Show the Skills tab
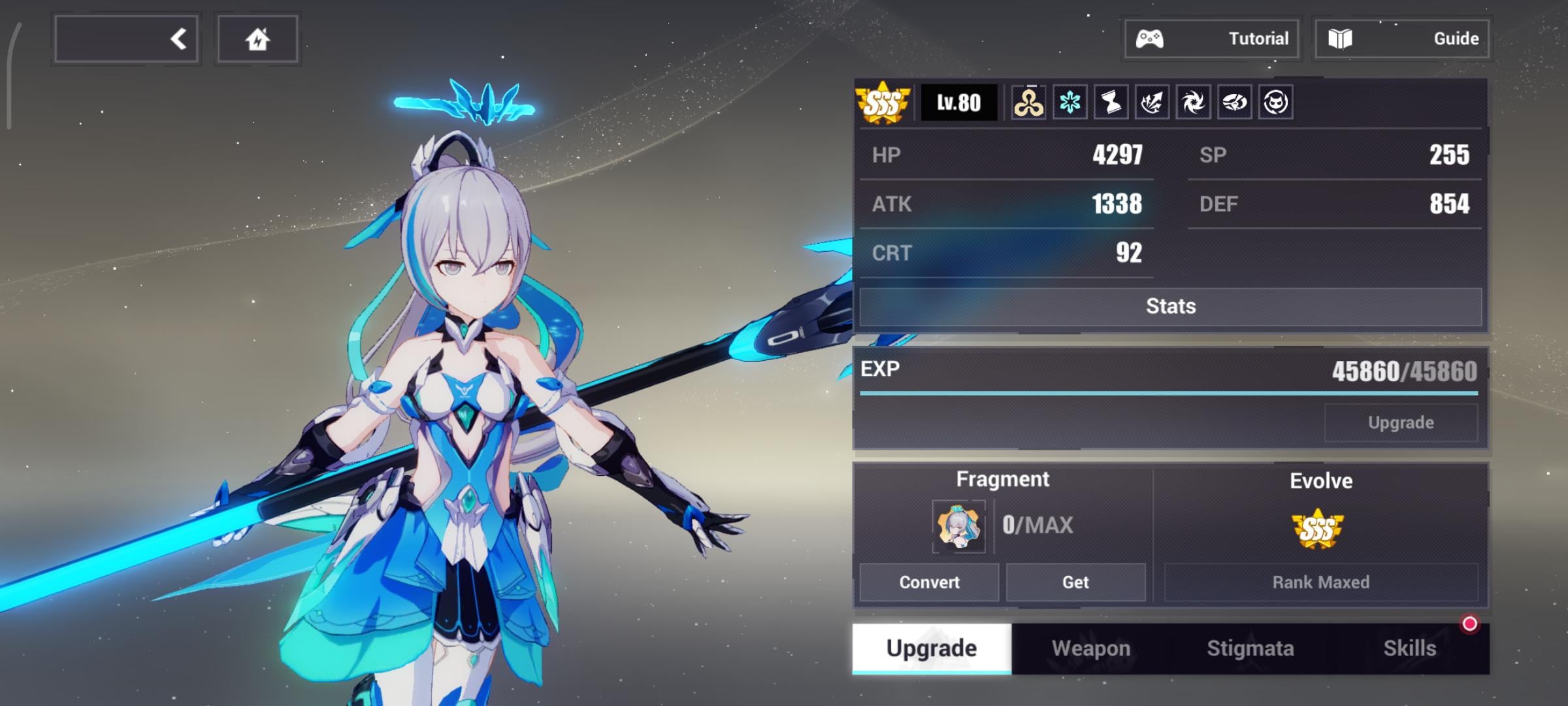The height and width of the screenshot is (706, 1568). (1409, 648)
